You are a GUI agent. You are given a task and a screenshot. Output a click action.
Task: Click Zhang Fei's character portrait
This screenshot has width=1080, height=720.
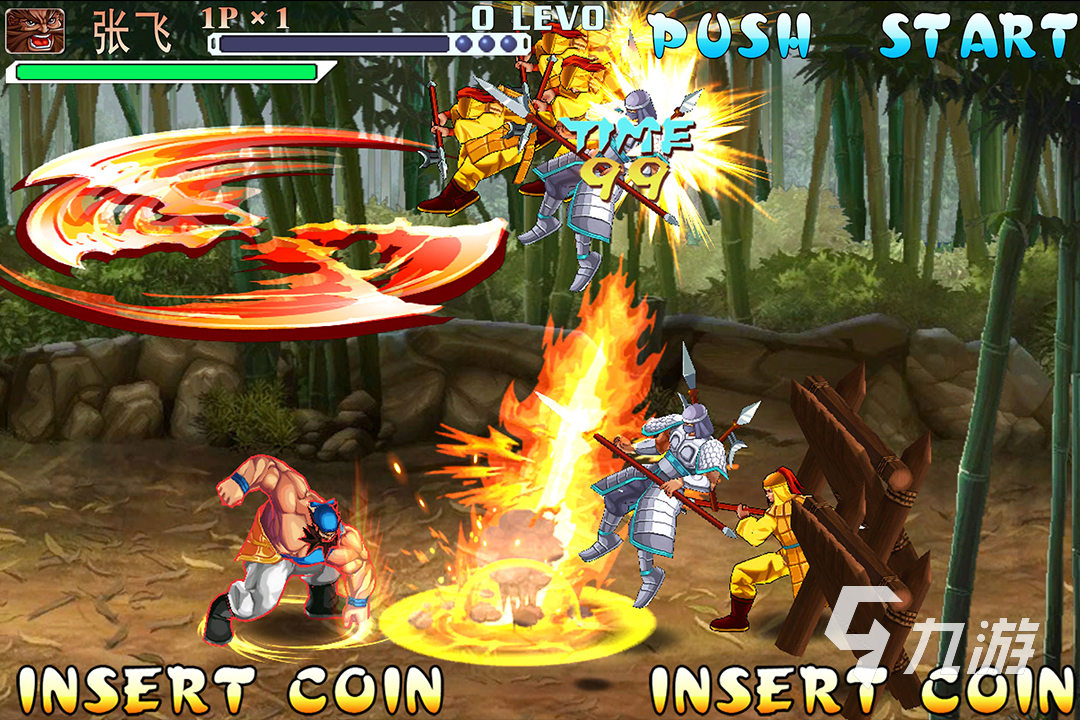[35, 31]
